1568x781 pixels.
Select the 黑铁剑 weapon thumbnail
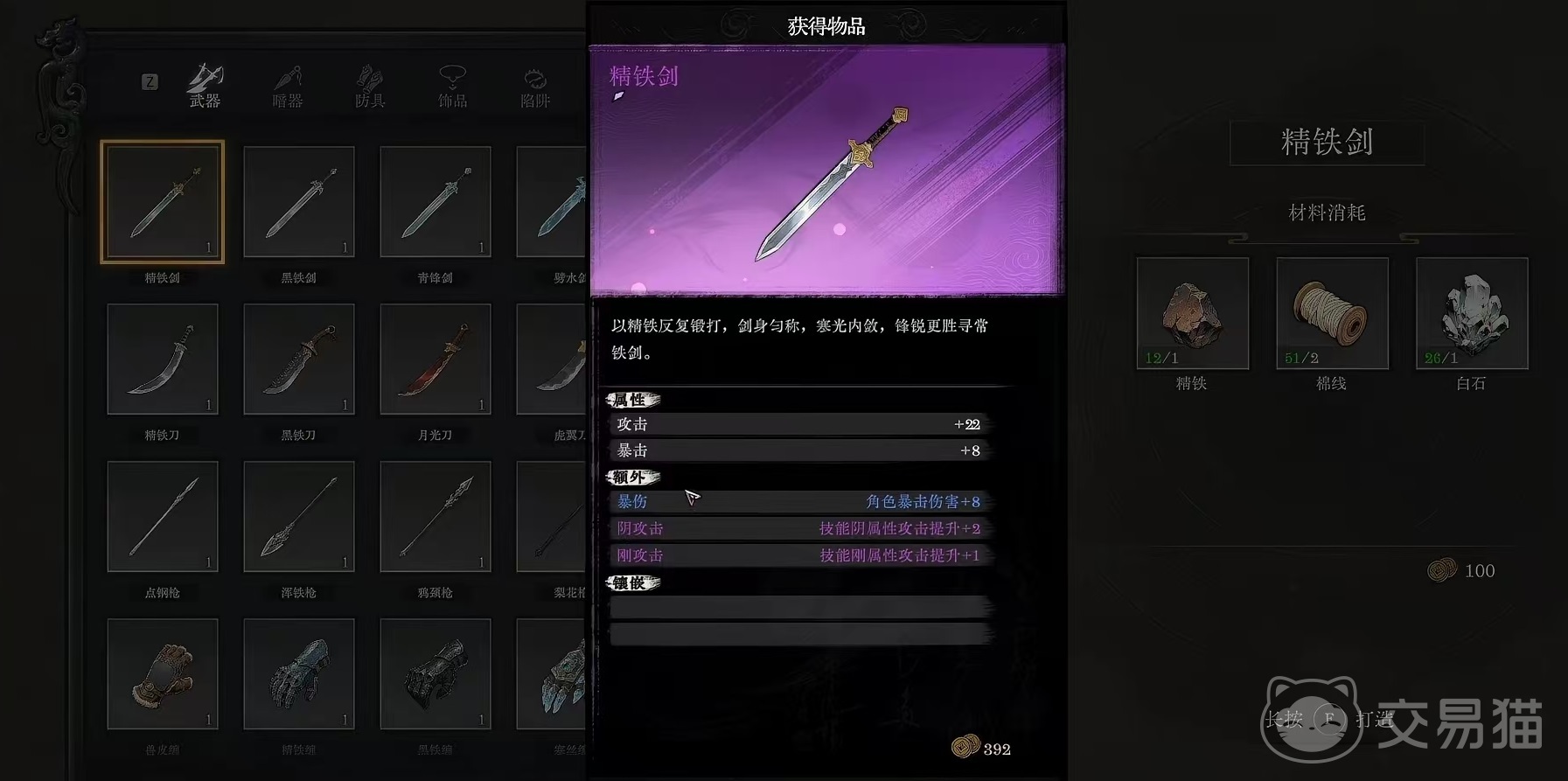pyautogui.click(x=298, y=201)
